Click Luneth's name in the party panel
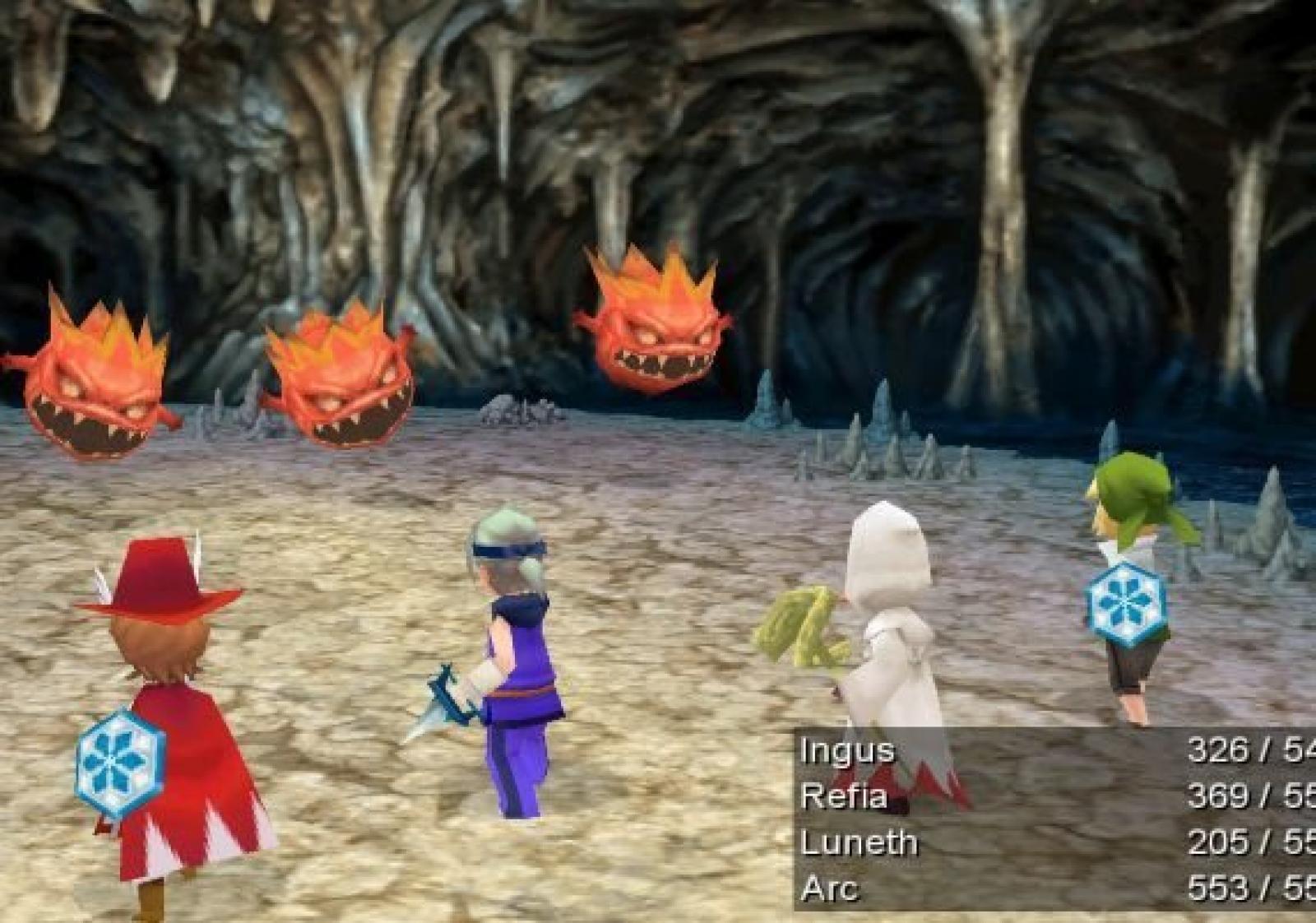The height and width of the screenshot is (923, 1316). coord(859,842)
